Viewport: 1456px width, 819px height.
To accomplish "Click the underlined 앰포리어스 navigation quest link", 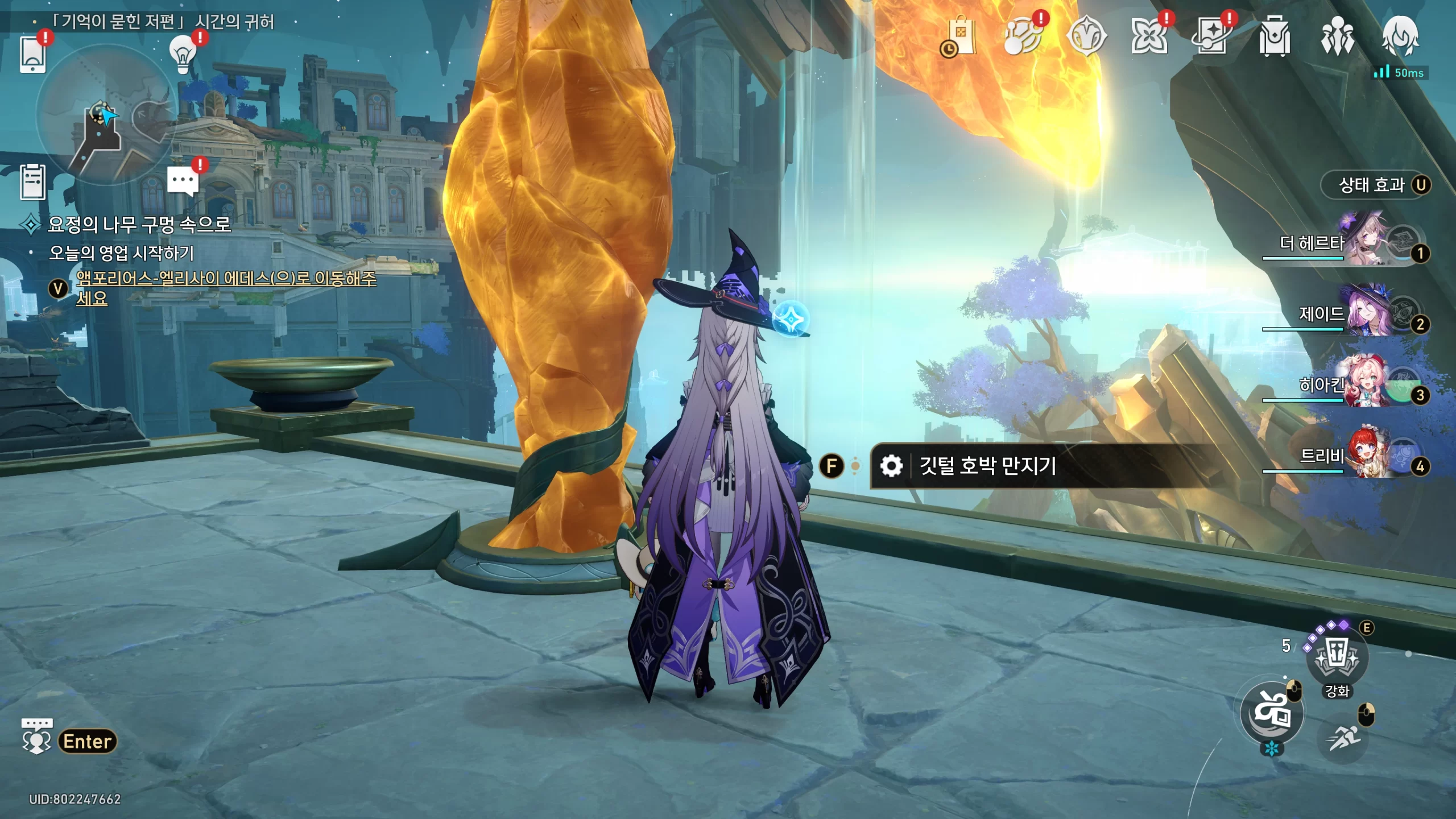I will tap(226, 278).
